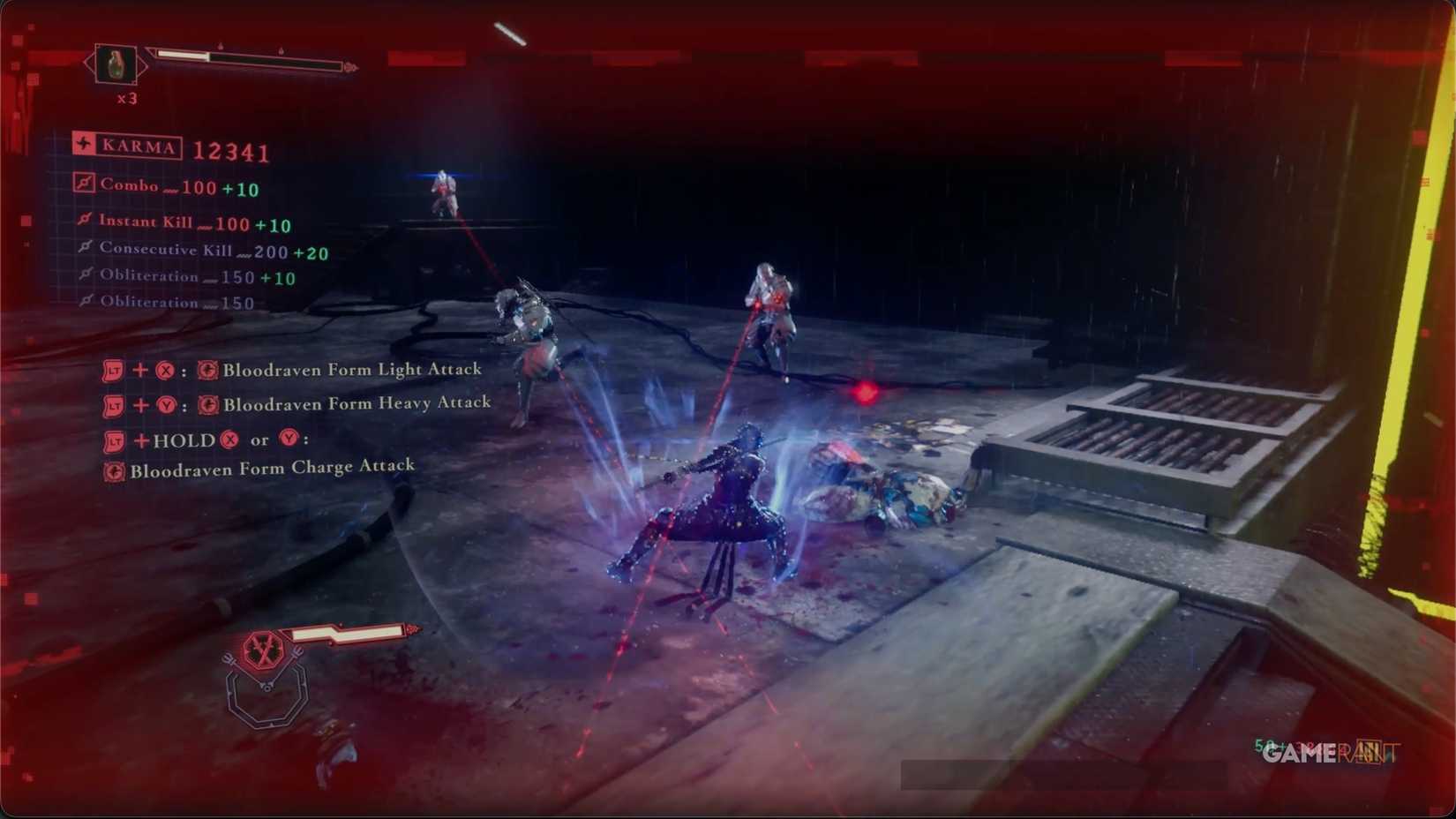
Task: Toggle the Instant Kill score entry
Action: (x=84, y=222)
